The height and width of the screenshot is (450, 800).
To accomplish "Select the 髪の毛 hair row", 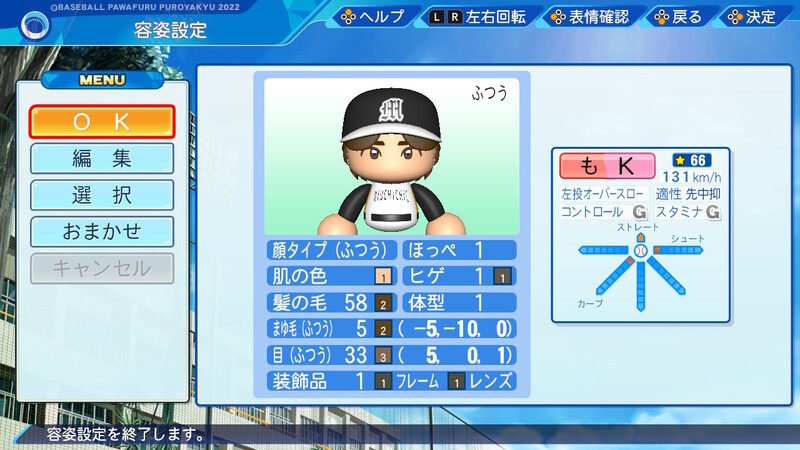I will click(331, 302).
